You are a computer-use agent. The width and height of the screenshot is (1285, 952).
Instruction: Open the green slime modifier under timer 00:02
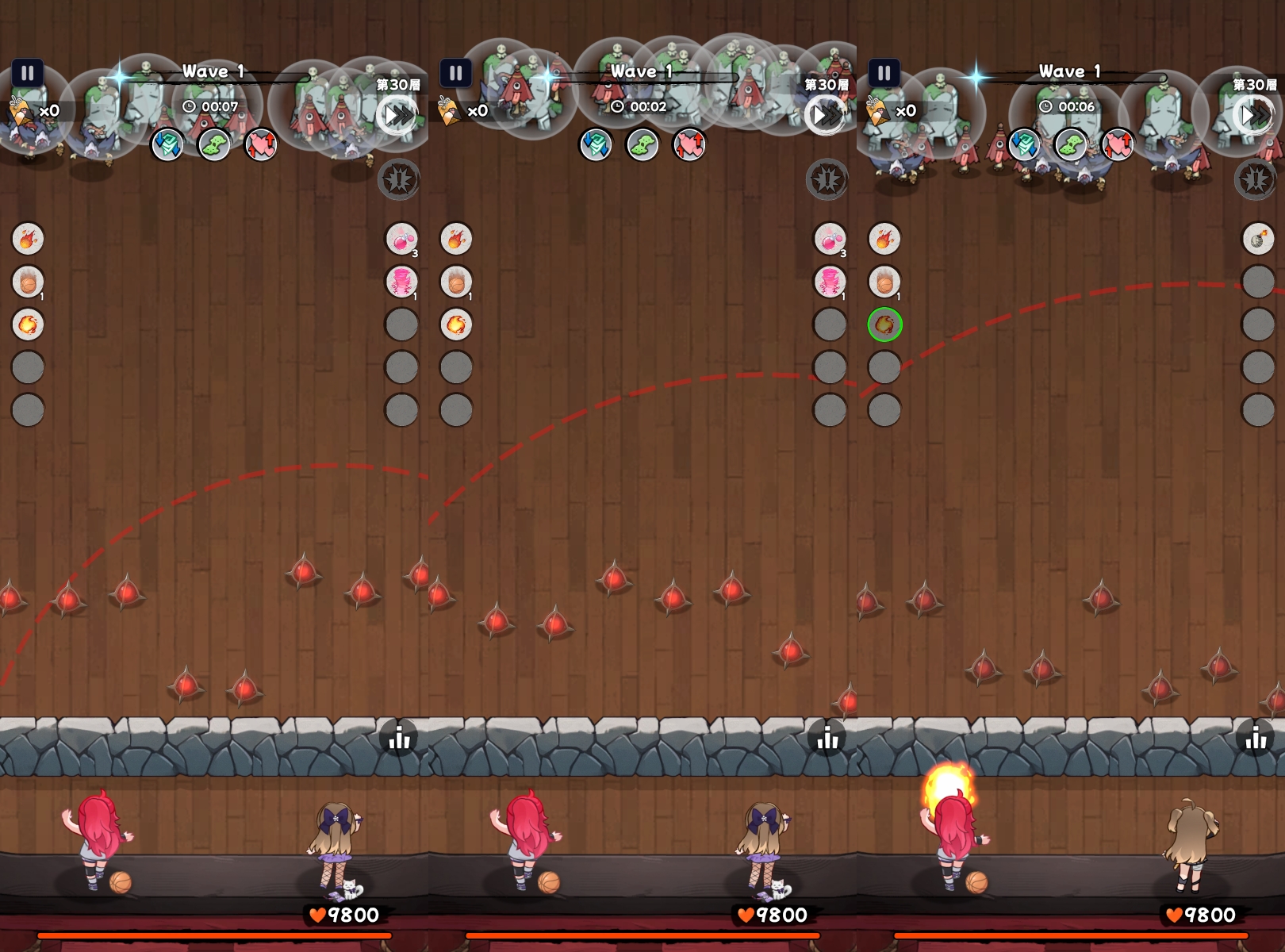(x=642, y=145)
